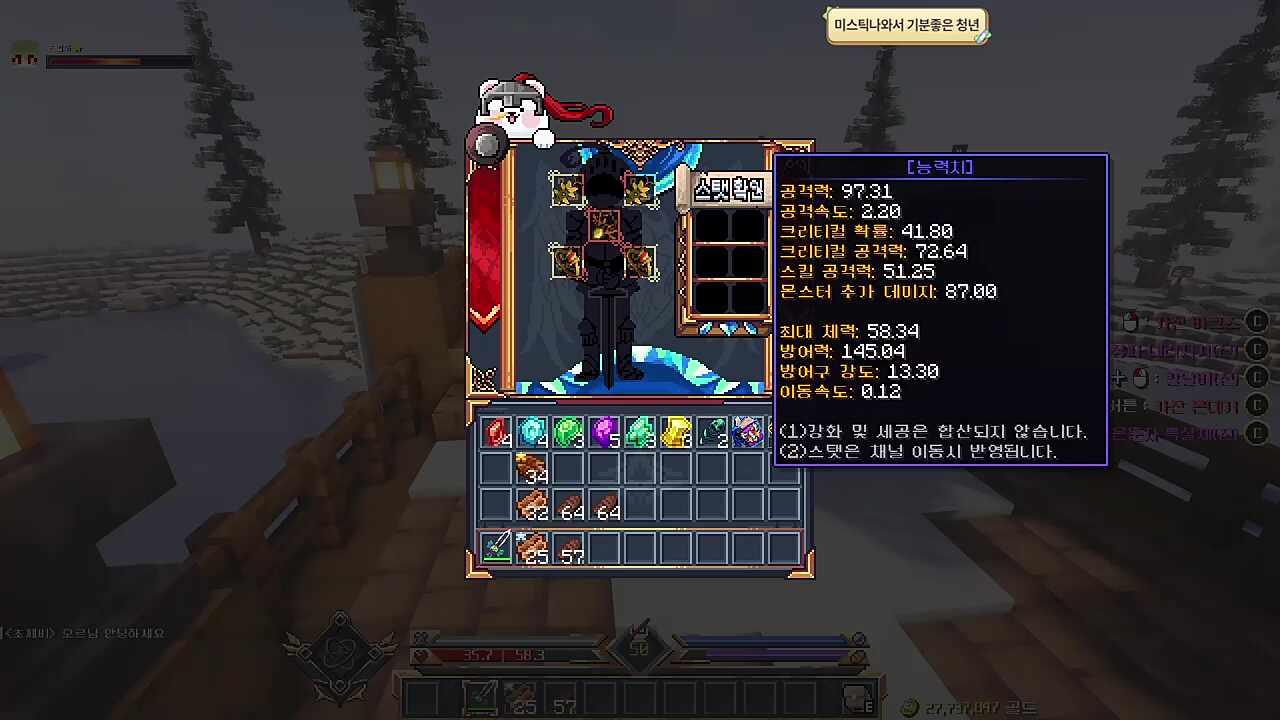Image resolution: width=1280 pixels, height=720 pixels.
Task: Select the inventory stack of 25
Action: coord(533,547)
